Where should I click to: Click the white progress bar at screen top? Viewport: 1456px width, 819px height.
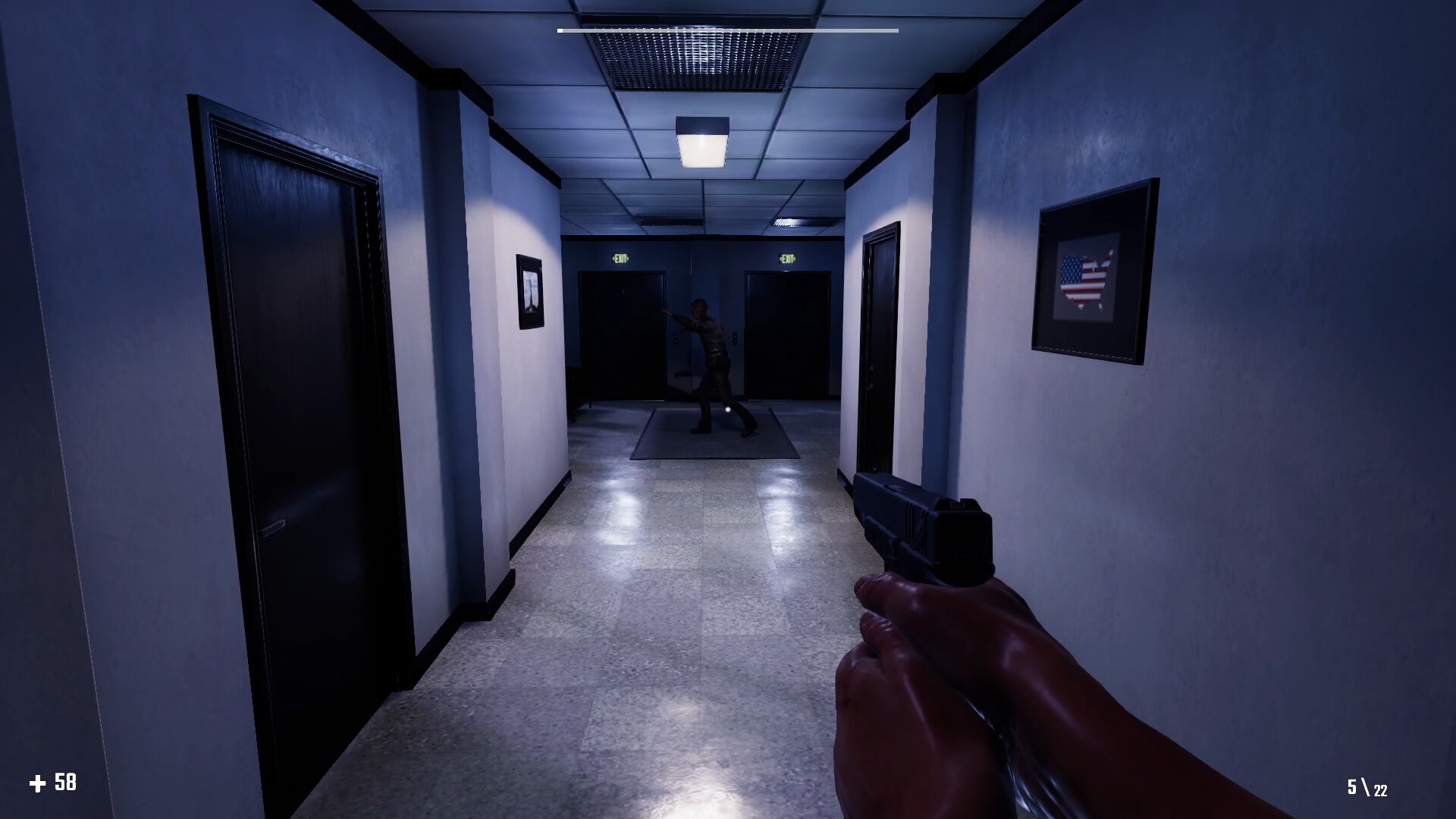point(726,32)
